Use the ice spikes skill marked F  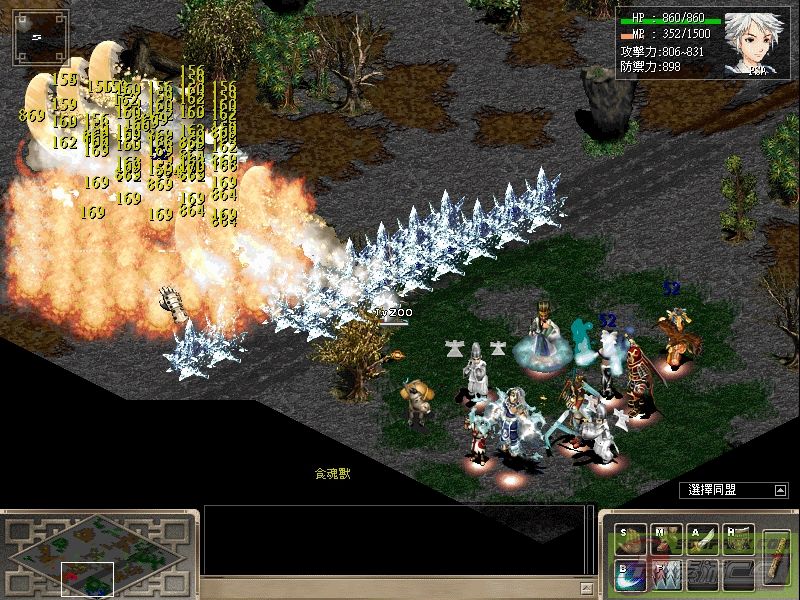[x=668, y=576]
